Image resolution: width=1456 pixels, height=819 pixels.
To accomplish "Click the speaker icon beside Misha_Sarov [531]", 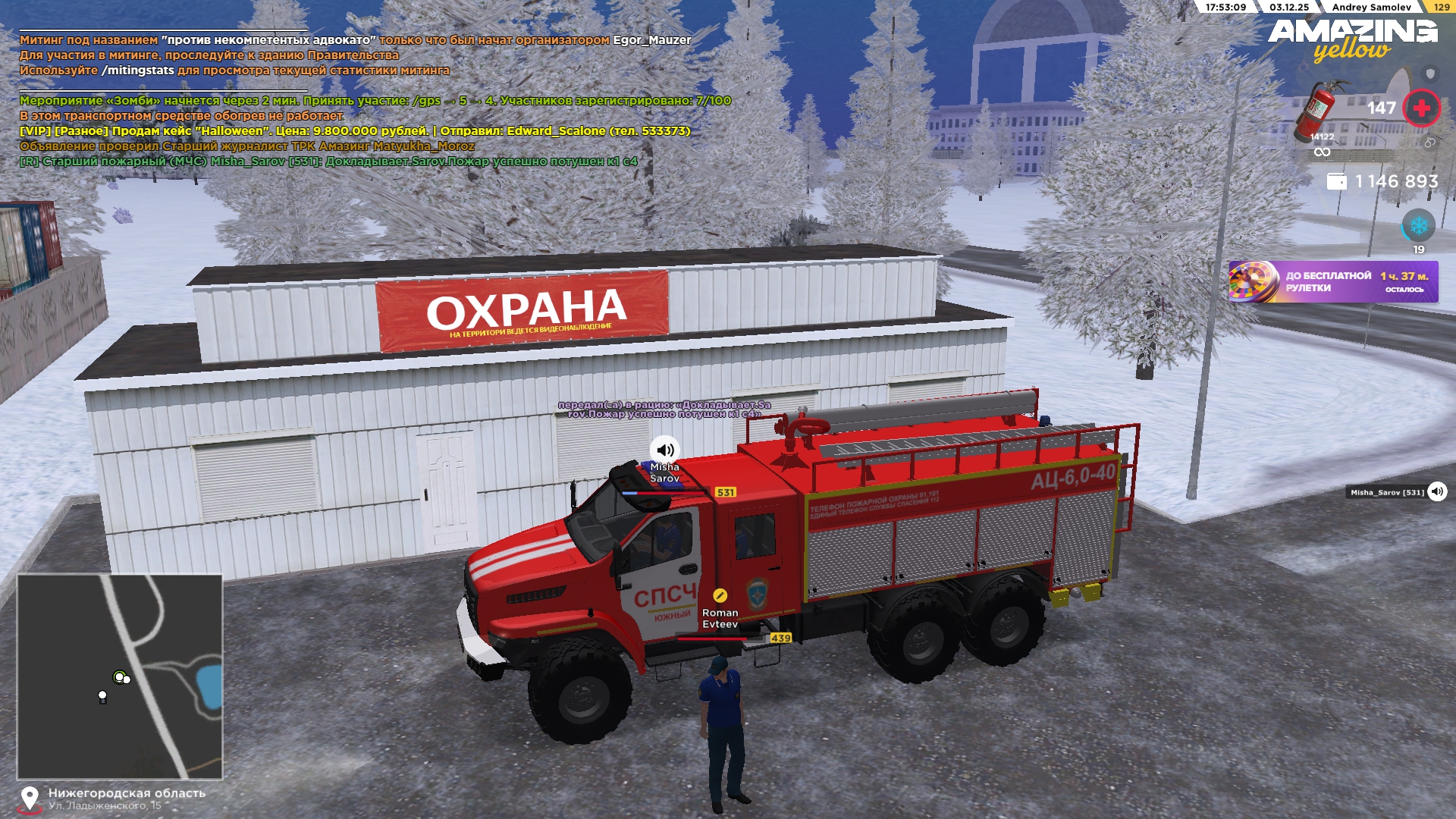I will (x=1437, y=492).
